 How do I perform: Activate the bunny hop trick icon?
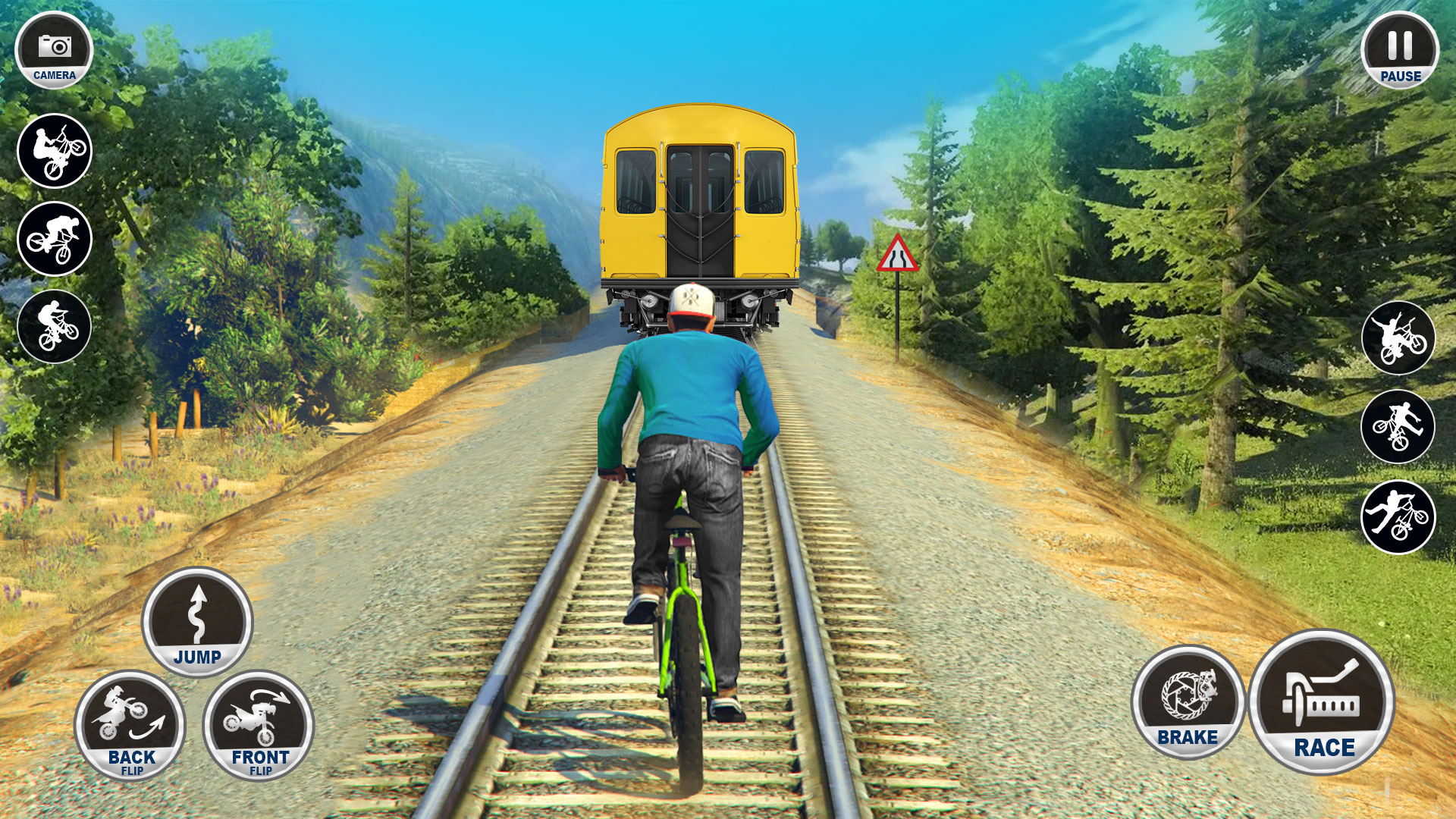click(x=53, y=325)
